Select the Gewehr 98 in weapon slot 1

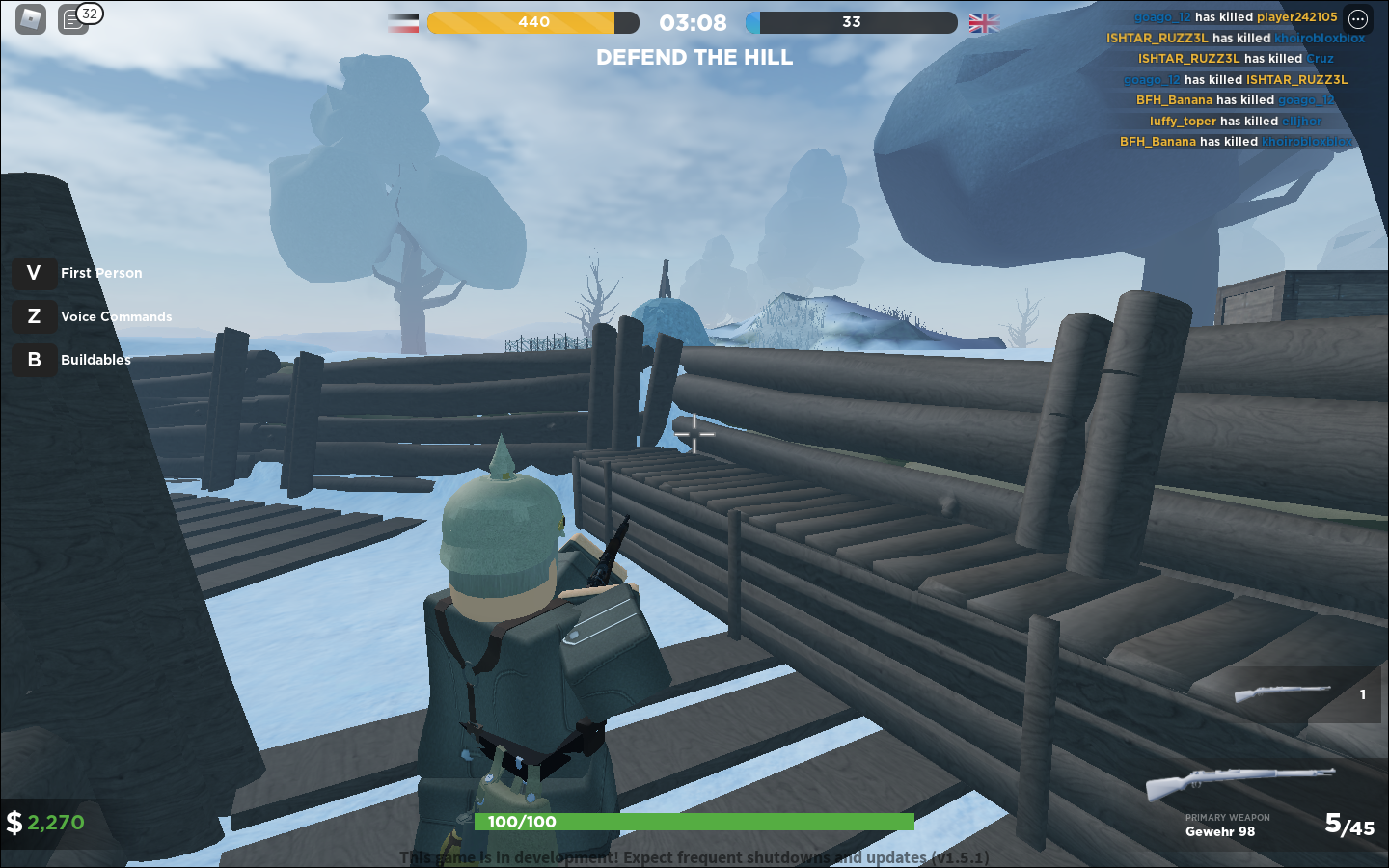[1297, 694]
